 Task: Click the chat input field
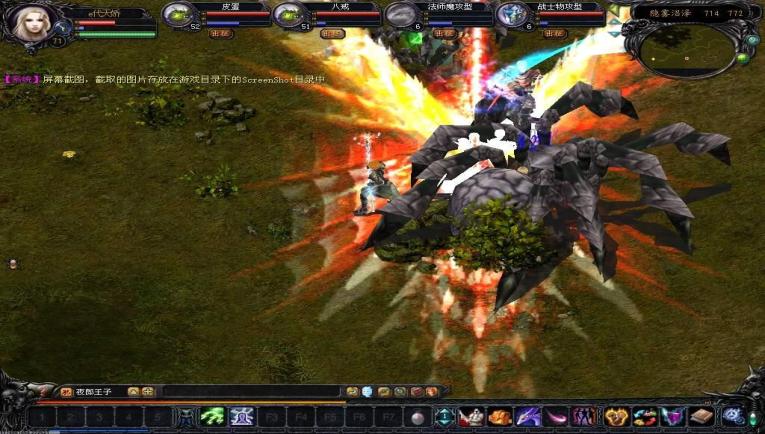click(x=250, y=392)
